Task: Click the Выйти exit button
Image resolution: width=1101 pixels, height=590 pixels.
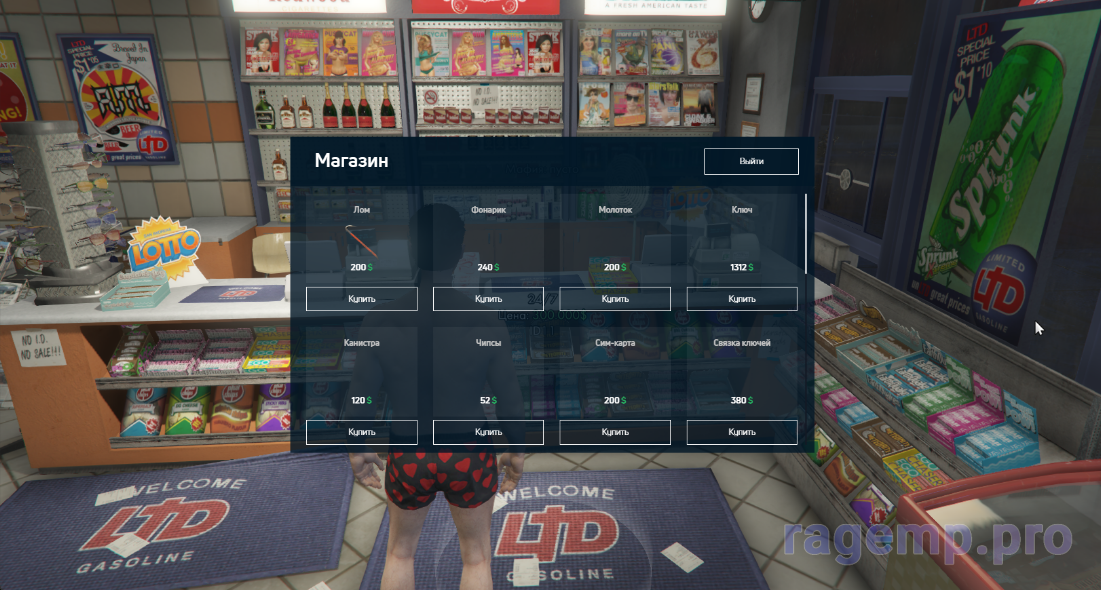Action: (751, 161)
